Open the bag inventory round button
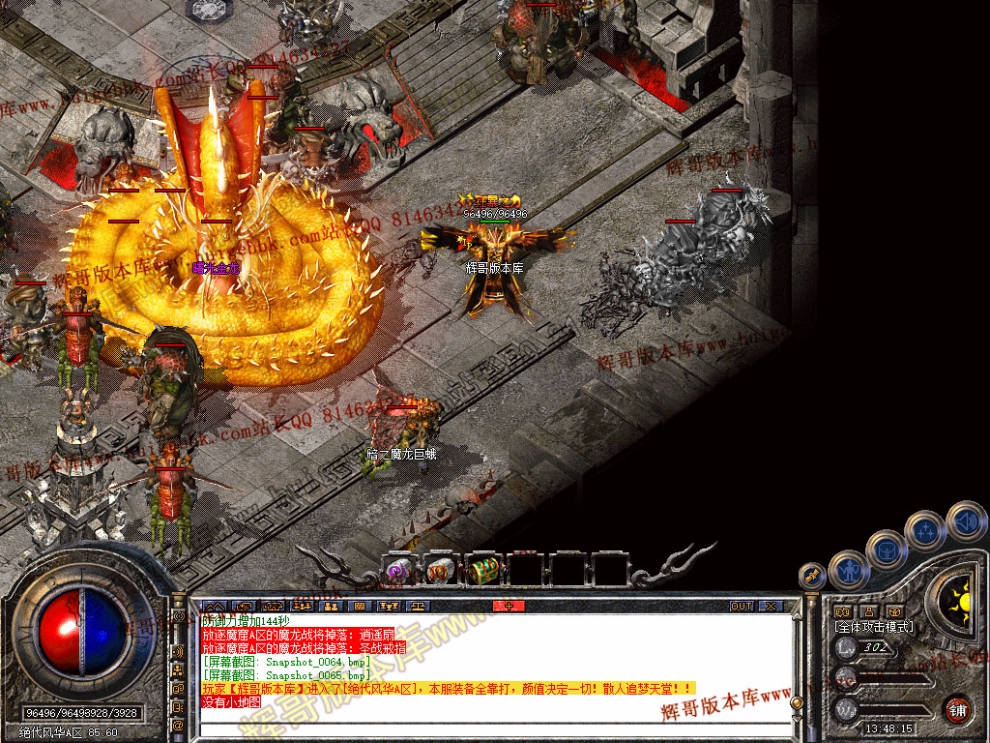 click(x=886, y=549)
